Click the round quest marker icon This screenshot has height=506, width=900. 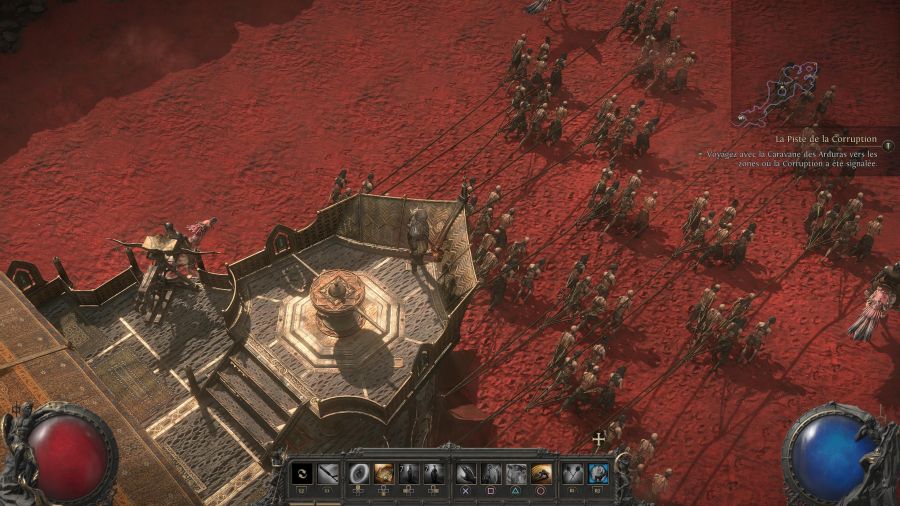click(887, 146)
